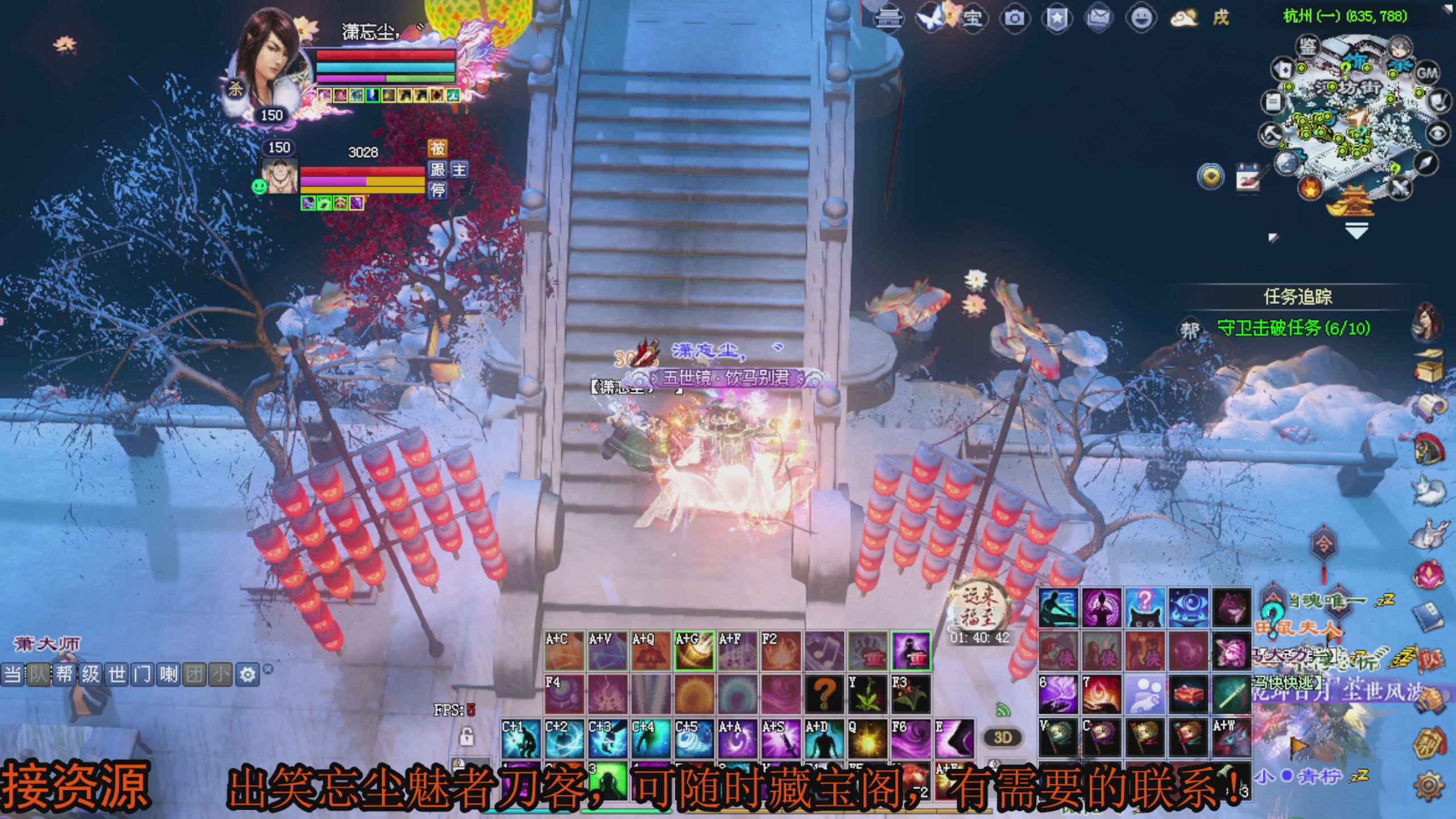Collapse minimap with the down arrow
The width and height of the screenshot is (1456, 819).
1356,231
